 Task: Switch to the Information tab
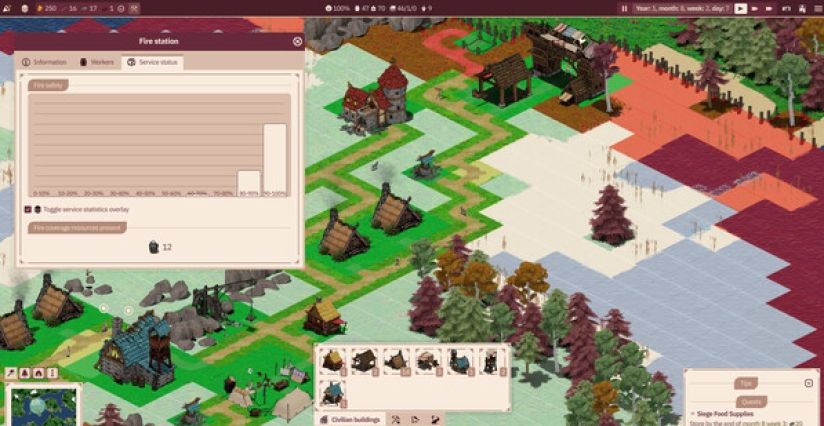pyautogui.click(x=44, y=62)
